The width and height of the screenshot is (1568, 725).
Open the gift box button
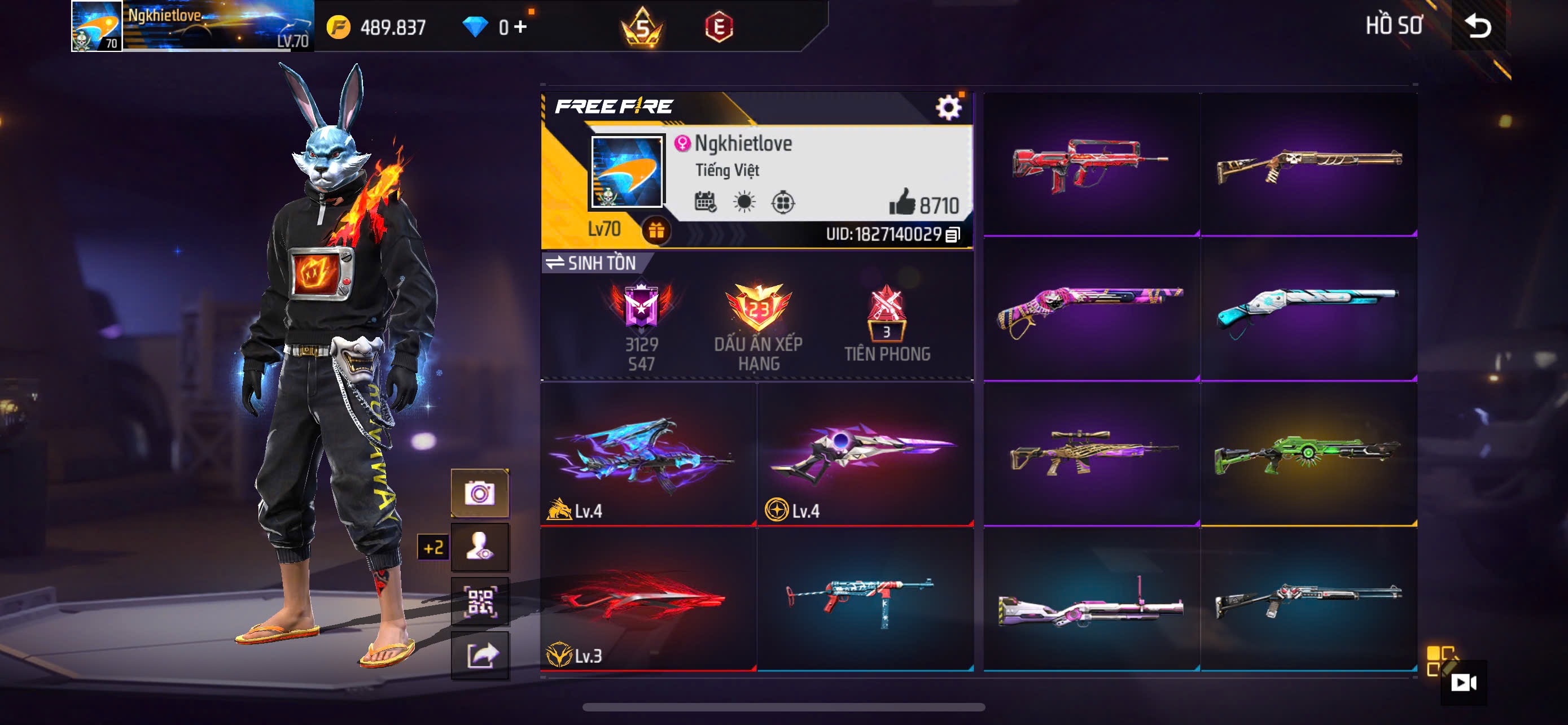(655, 231)
